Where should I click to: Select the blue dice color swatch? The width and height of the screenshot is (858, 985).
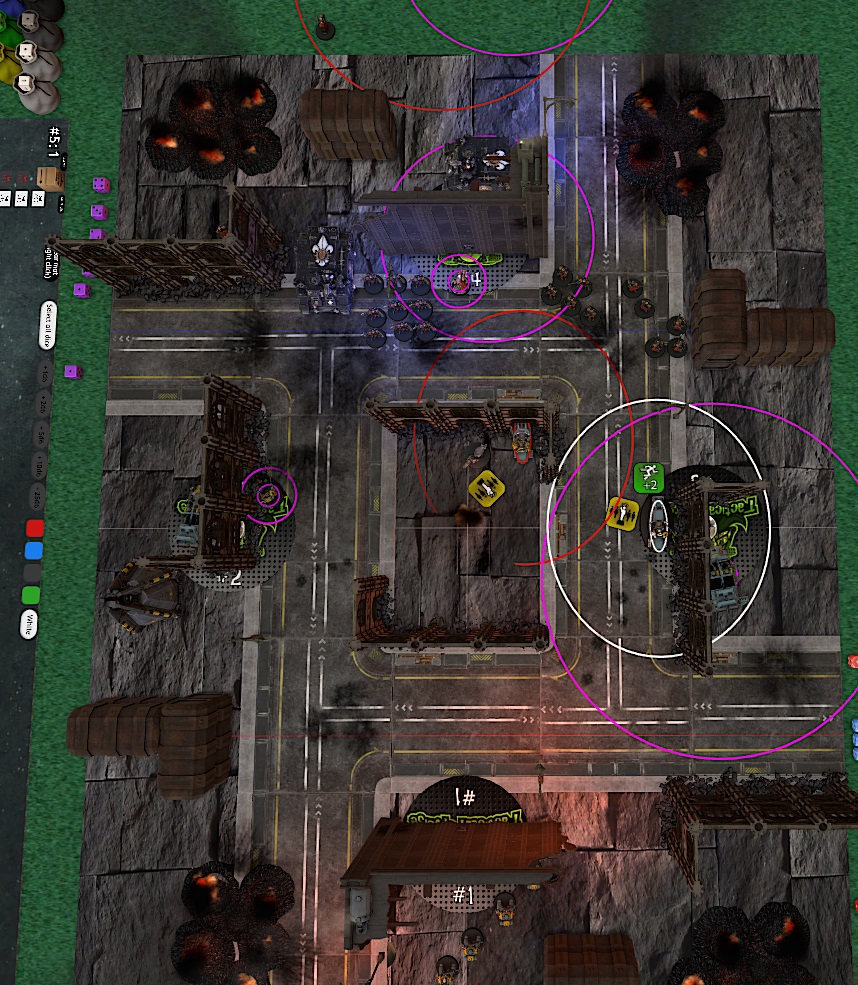pos(34,550)
